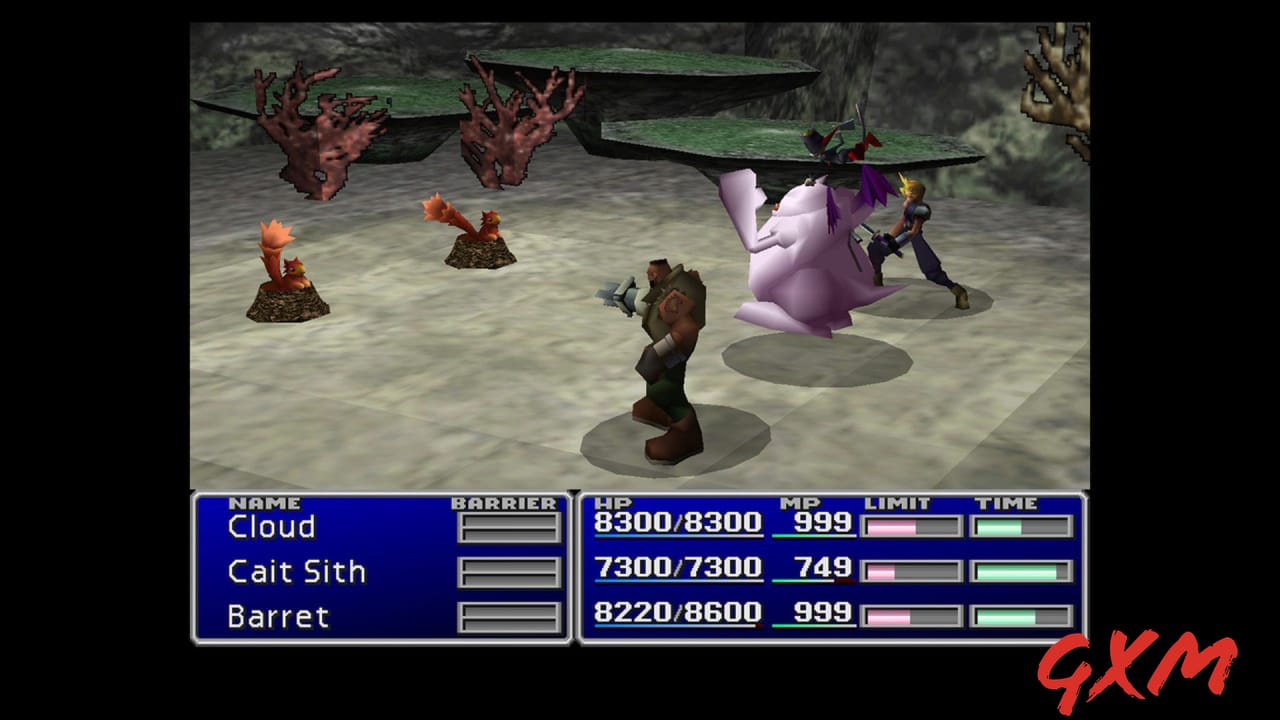Select Cloud's name in the party list
The width and height of the screenshot is (1280, 720).
(273, 525)
